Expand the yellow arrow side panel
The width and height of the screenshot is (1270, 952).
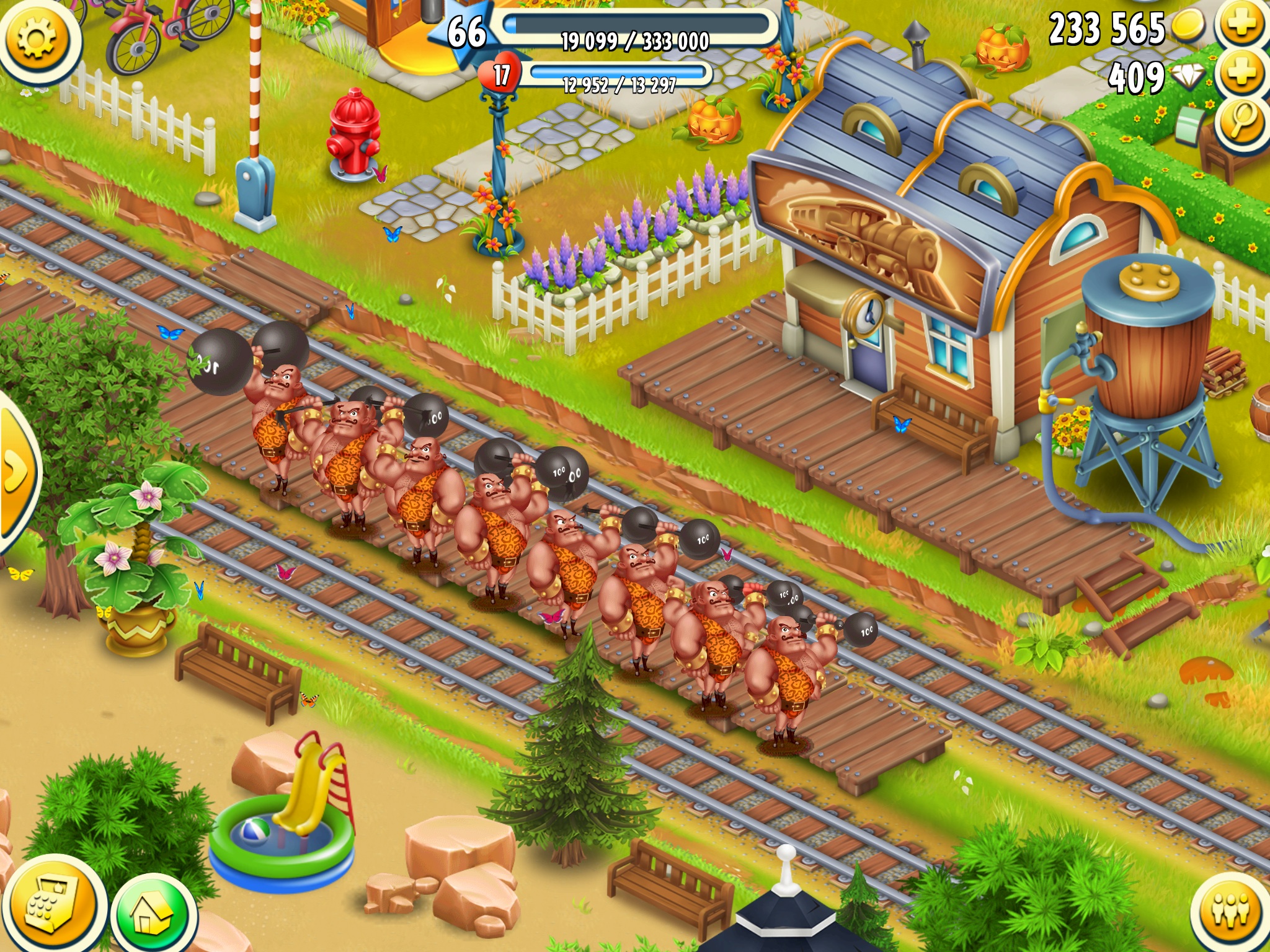[x=16, y=471]
